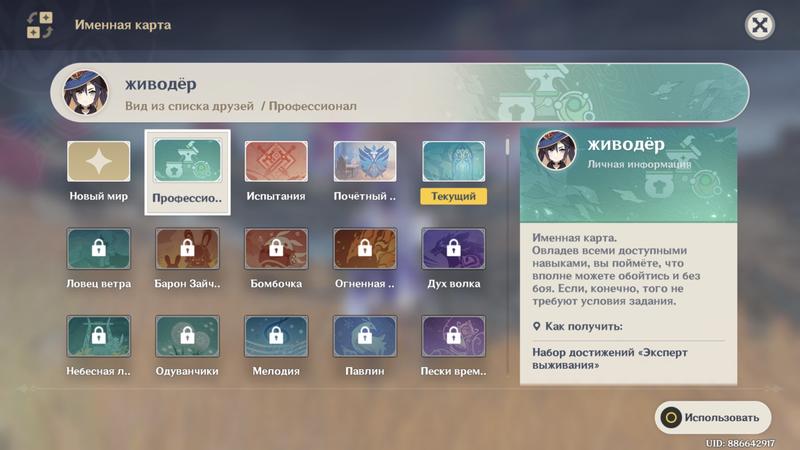The height and width of the screenshot is (450, 800).
Task: Select the Новый мир namecard
Action: pos(99,161)
